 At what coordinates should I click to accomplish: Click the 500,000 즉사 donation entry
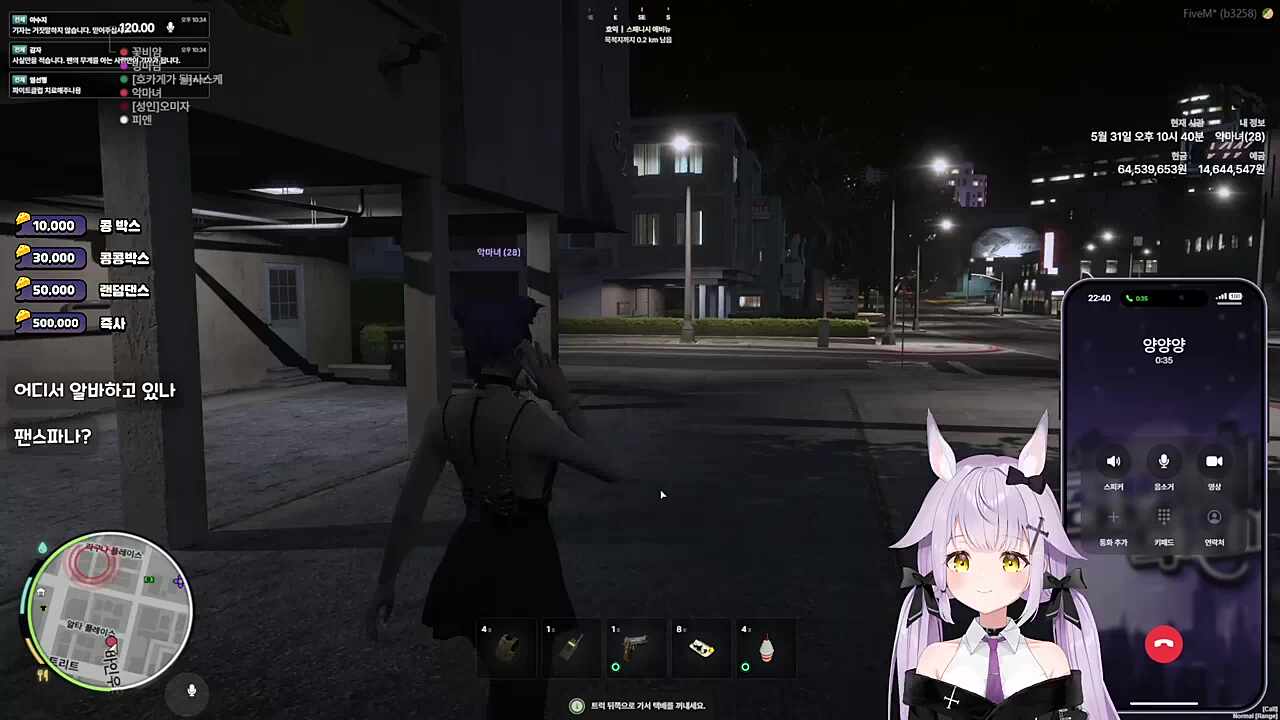[70, 323]
